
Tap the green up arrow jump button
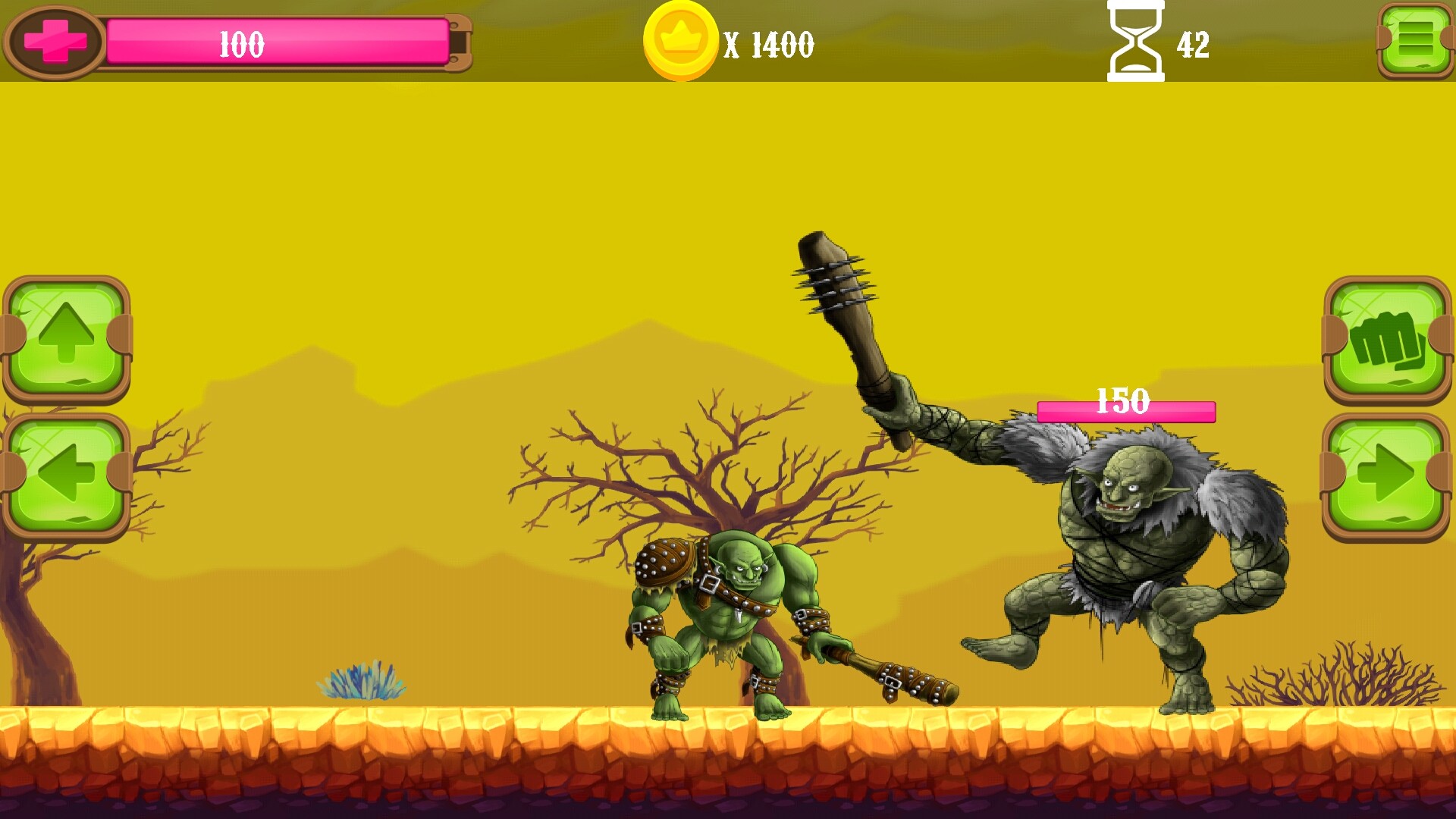coord(67,337)
